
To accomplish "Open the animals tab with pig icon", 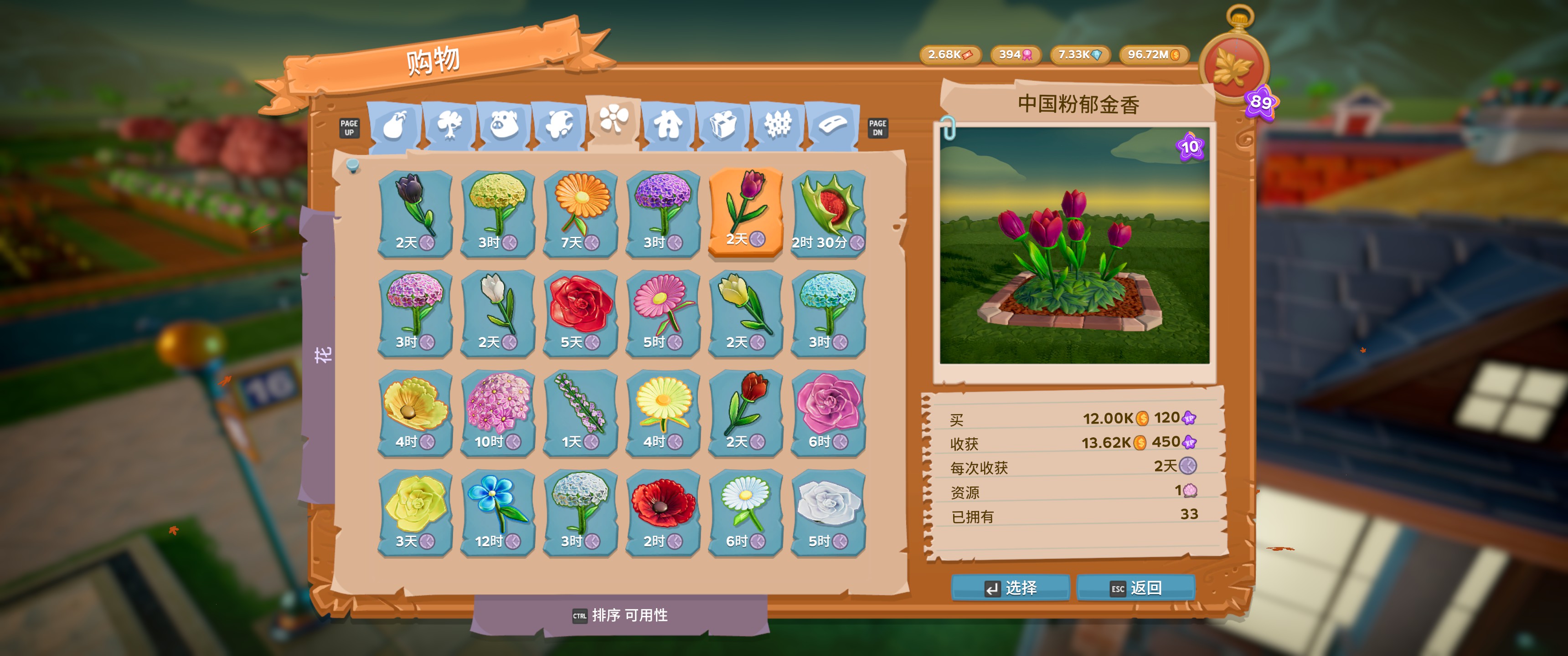I will [x=505, y=125].
